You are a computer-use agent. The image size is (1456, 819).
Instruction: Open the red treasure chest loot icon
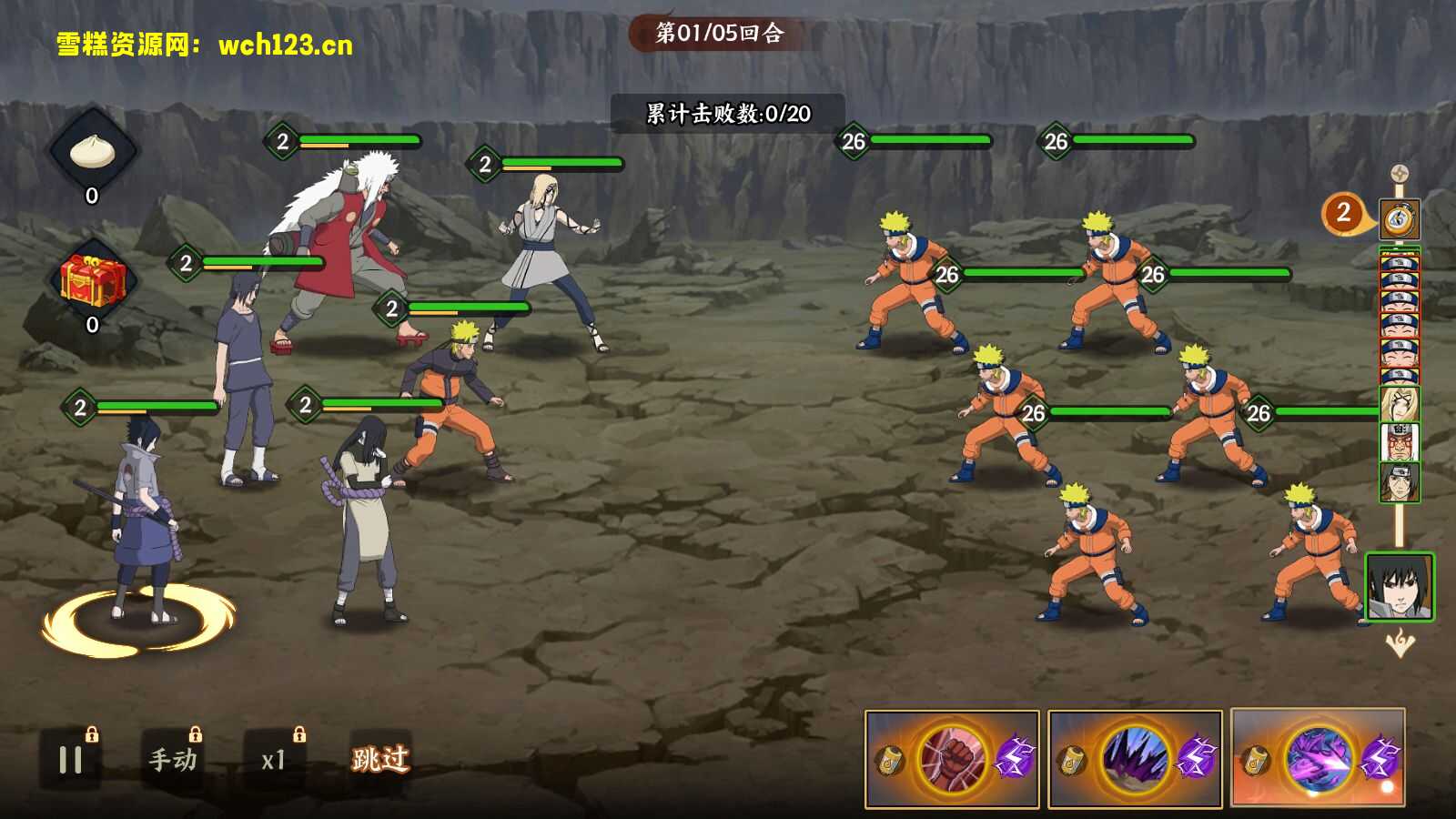[x=92, y=280]
